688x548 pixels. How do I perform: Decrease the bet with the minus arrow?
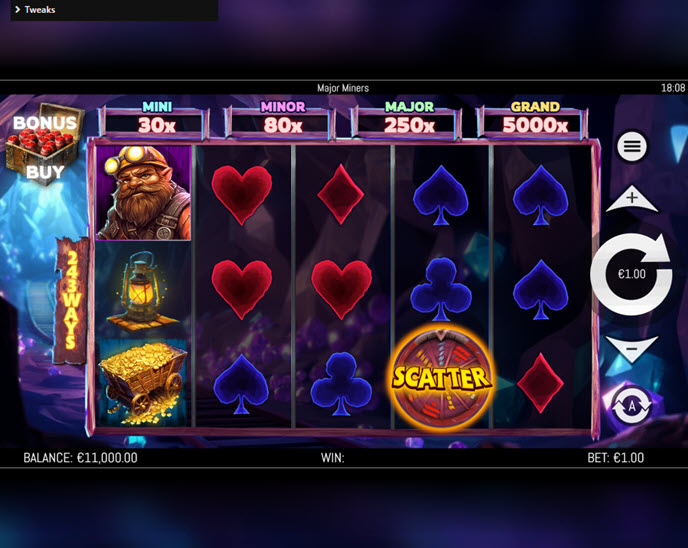click(x=631, y=350)
